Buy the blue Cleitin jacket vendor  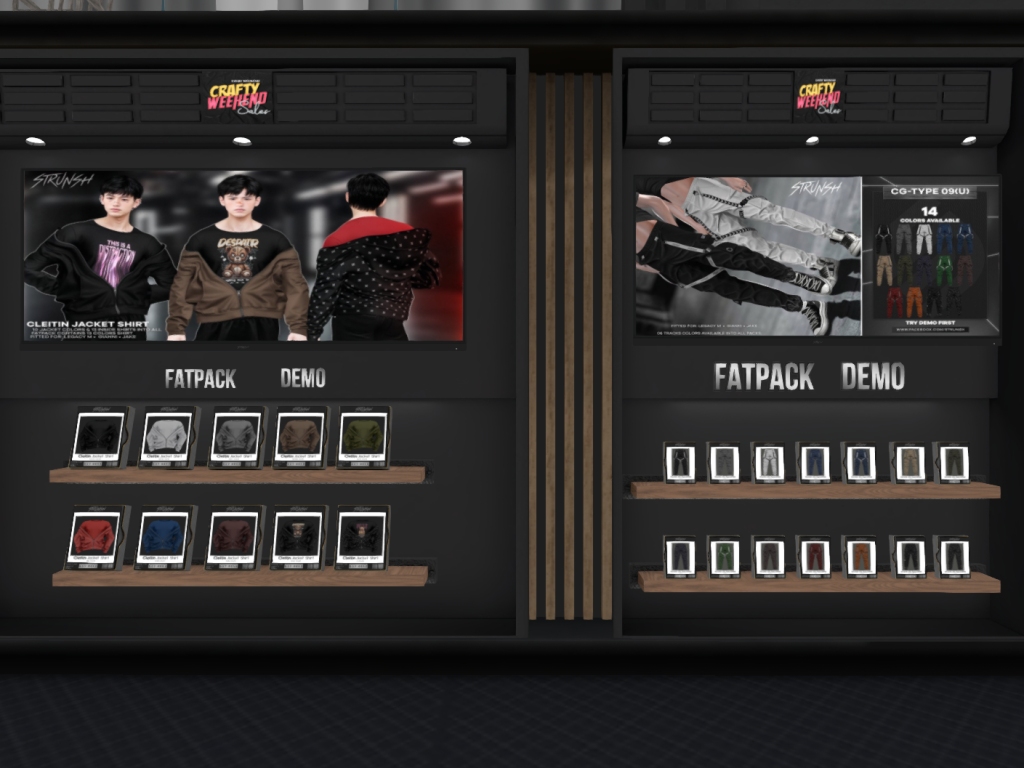click(x=162, y=537)
